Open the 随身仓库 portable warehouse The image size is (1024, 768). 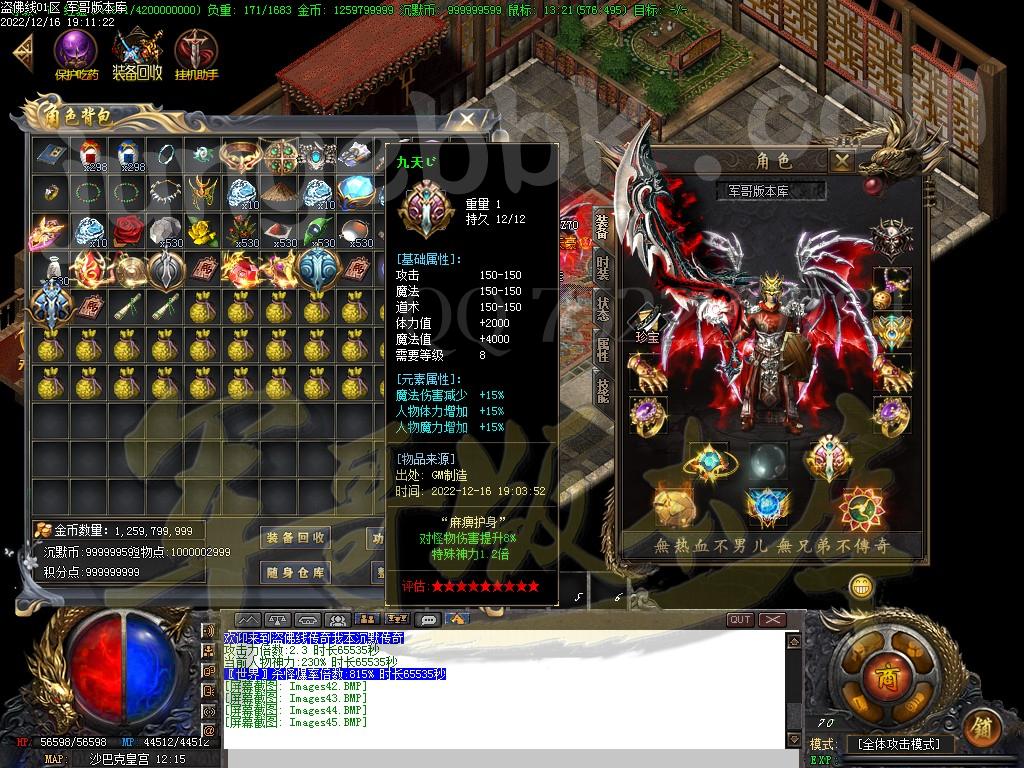[x=295, y=572]
